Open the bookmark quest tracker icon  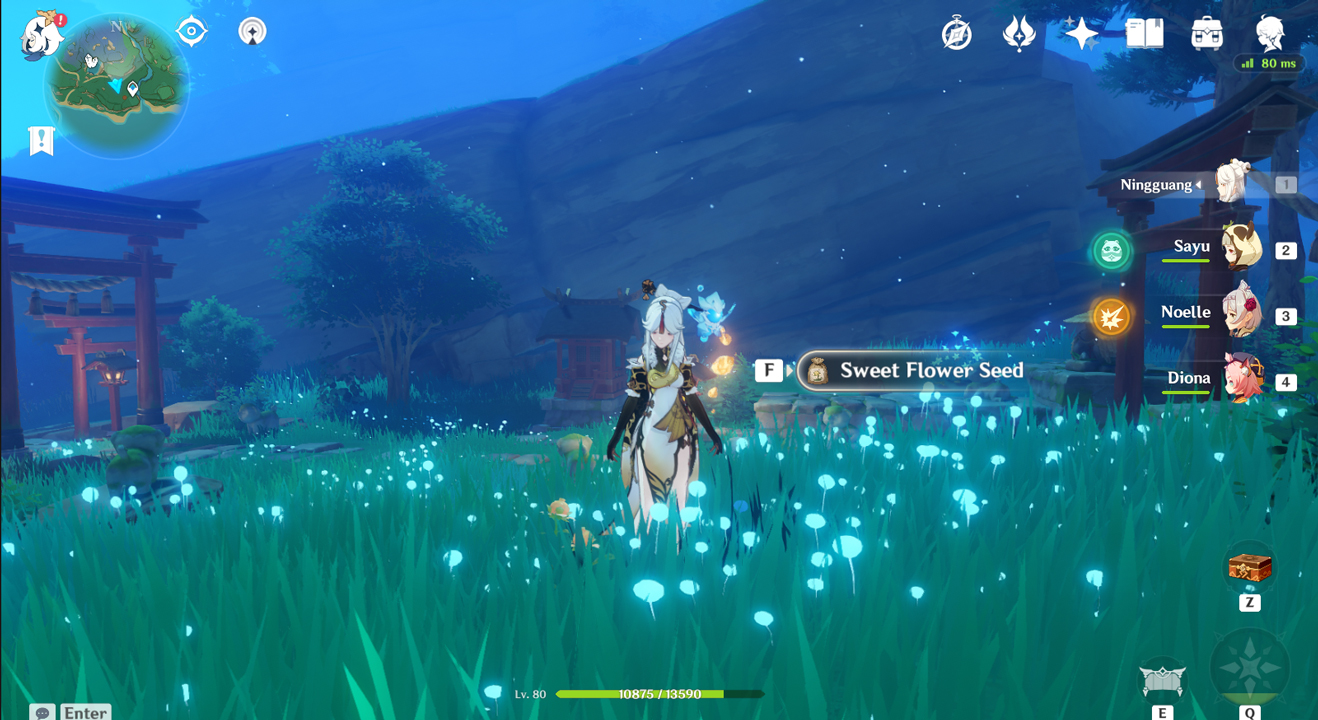coord(41,141)
